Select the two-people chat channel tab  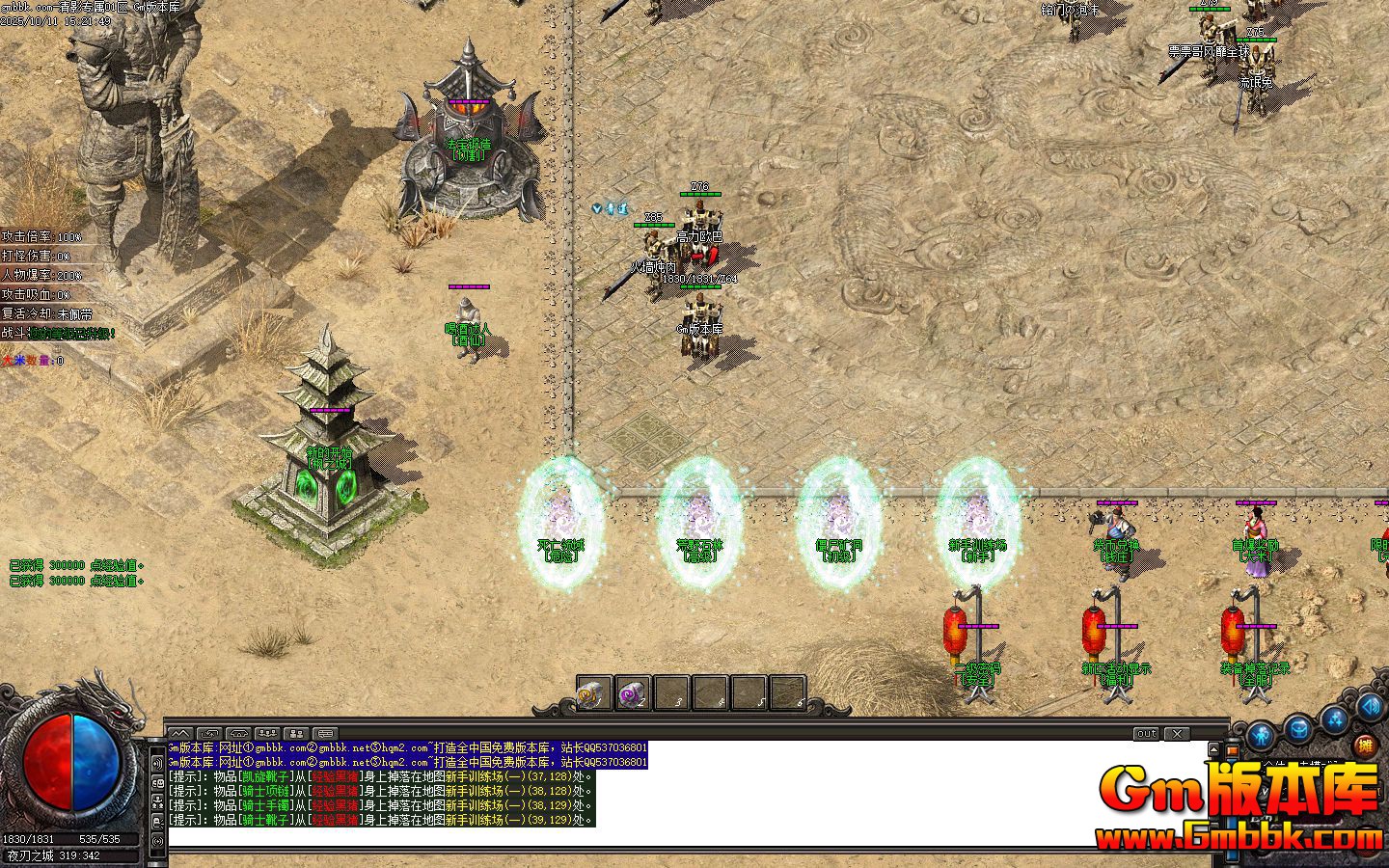[x=296, y=734]
